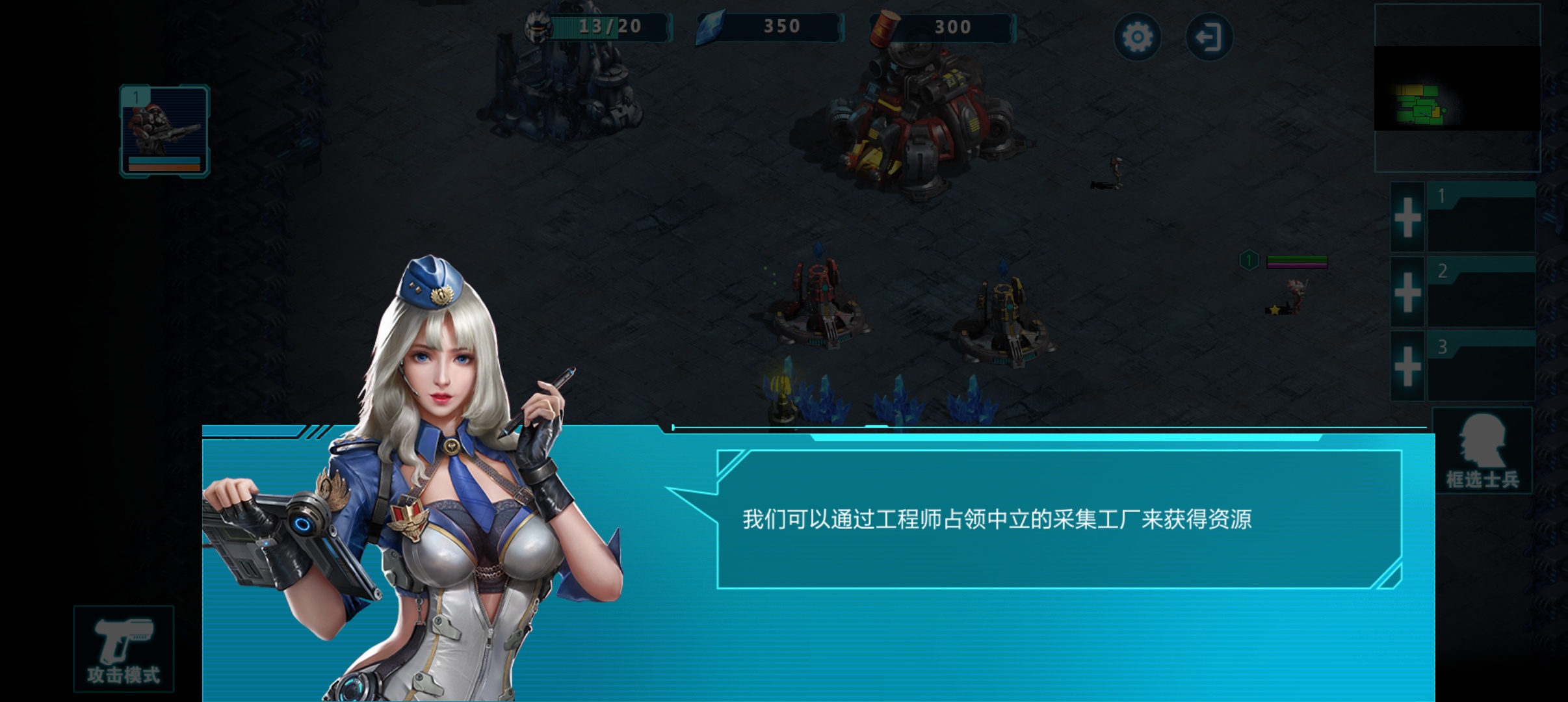This screenshot has height=702, width=1568.
Task: Open the settings gear icon
Action: click(x=1137, y=37)
